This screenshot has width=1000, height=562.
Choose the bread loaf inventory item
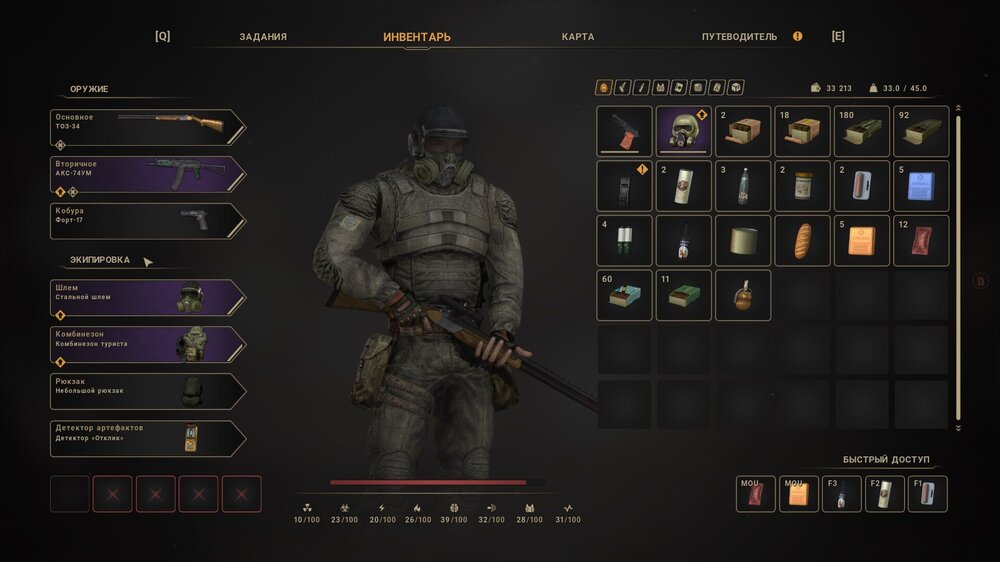803,241
